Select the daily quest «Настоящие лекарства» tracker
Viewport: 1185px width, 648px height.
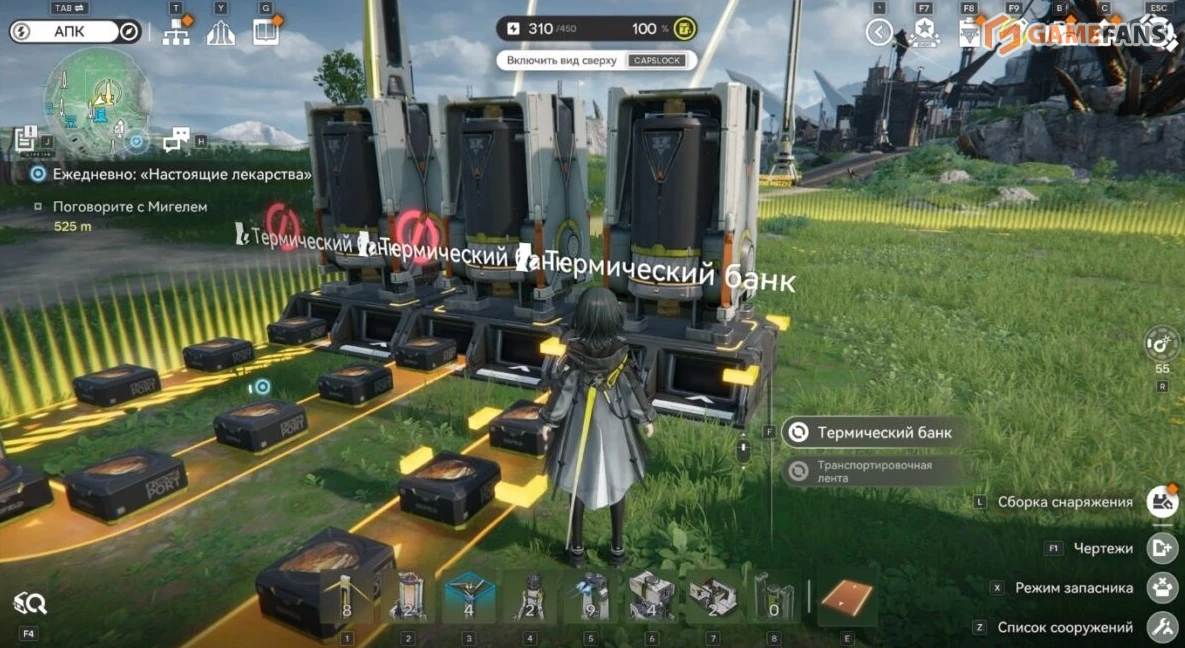coord(170,174)
